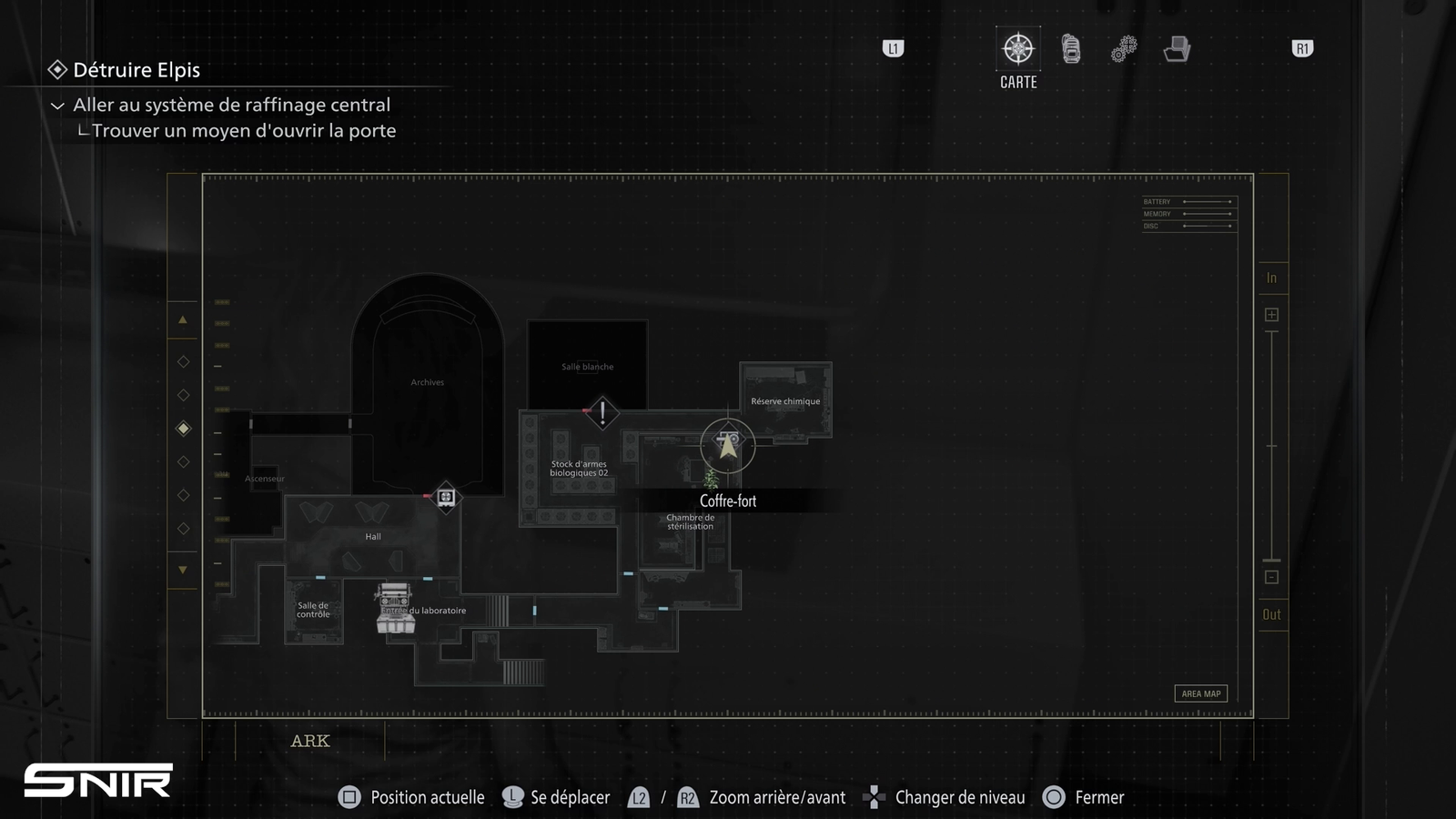Viewport: 1456px width, 819px height.
Task: Select the diamond terminal marker near the Hall
Action: tap(446, 497)
